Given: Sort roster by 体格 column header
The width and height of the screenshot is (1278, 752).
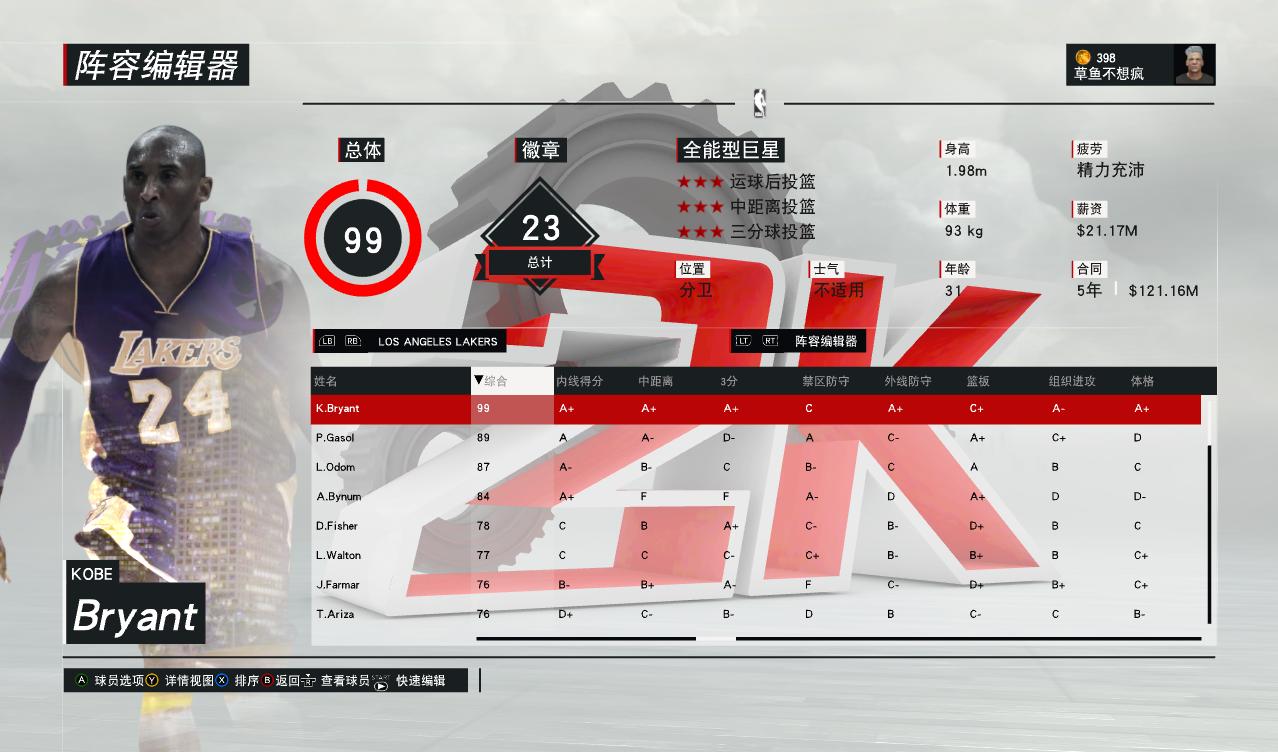Looking at the screenshot, I should pyautogui.click(x=1143, y=381).
